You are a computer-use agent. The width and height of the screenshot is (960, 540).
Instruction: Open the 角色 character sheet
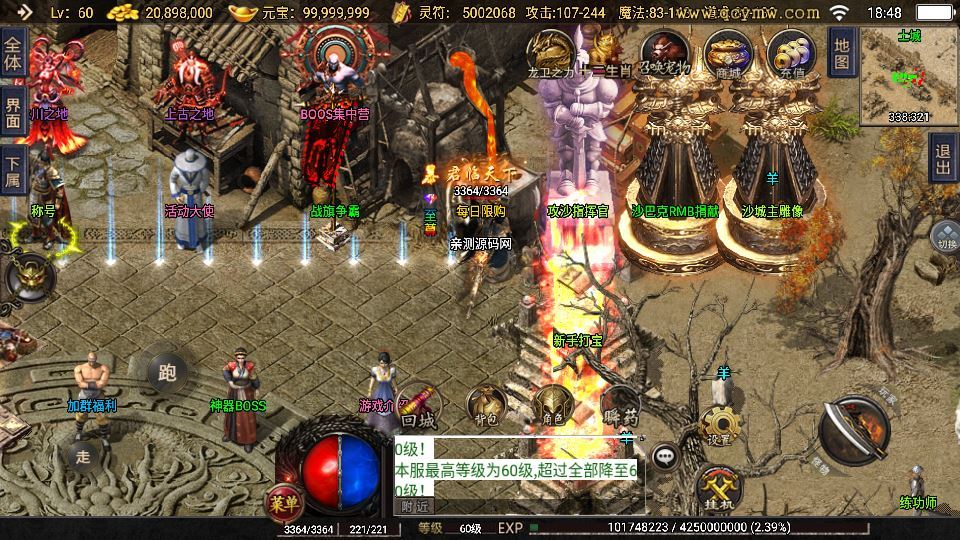point(552,407)
